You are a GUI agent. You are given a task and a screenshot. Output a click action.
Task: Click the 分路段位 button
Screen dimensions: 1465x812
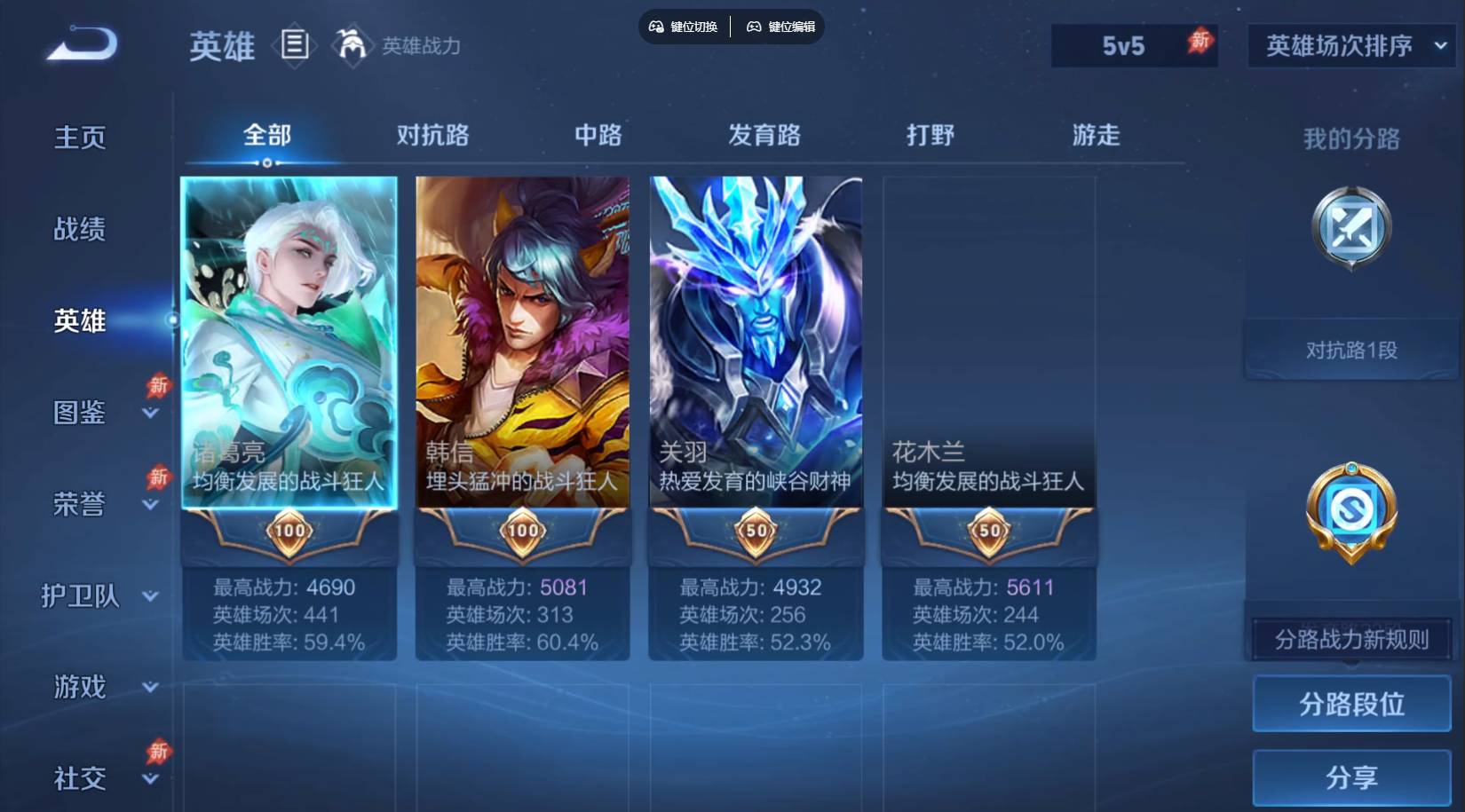(1351, 704)
